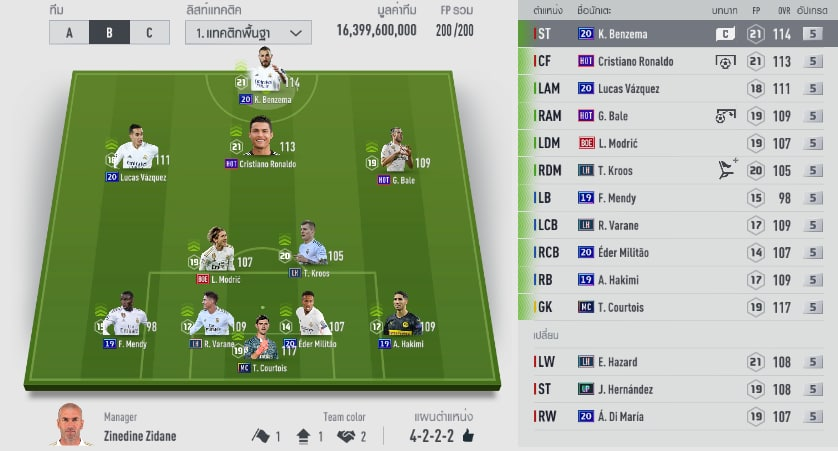Switch to team tab A
The width and height of the screenshot is (838, 451).
pyautogui.click(x=69, y=32)
